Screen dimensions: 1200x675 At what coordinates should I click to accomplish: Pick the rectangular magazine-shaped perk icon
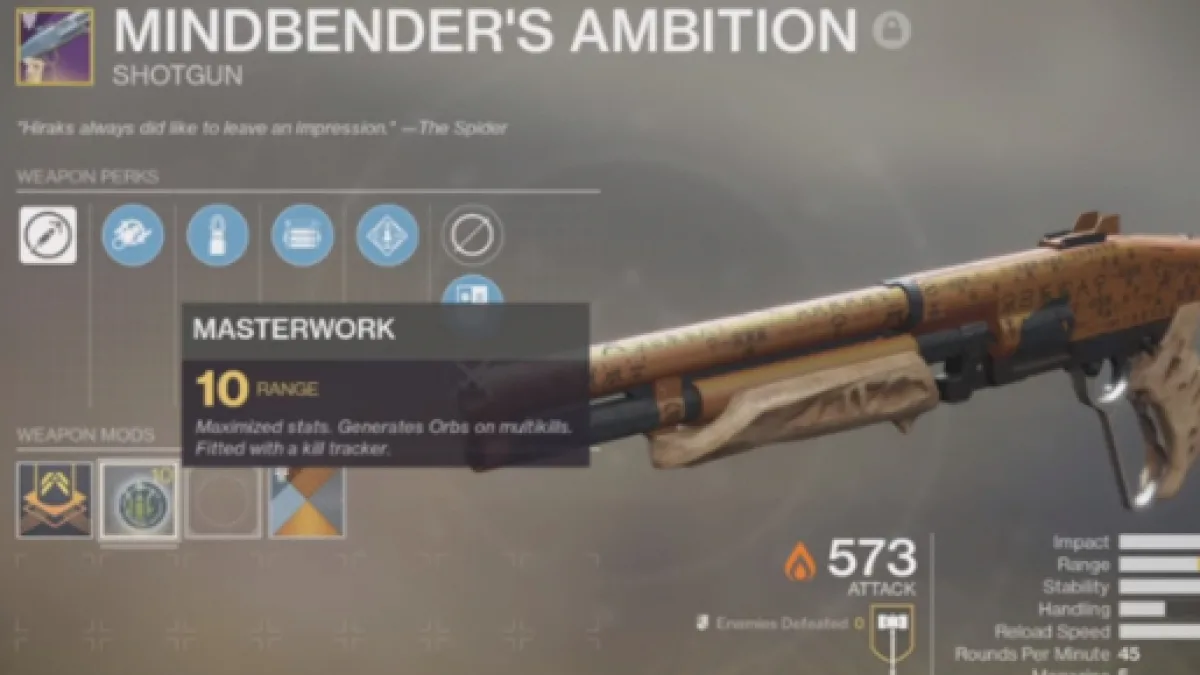(302, 235)
